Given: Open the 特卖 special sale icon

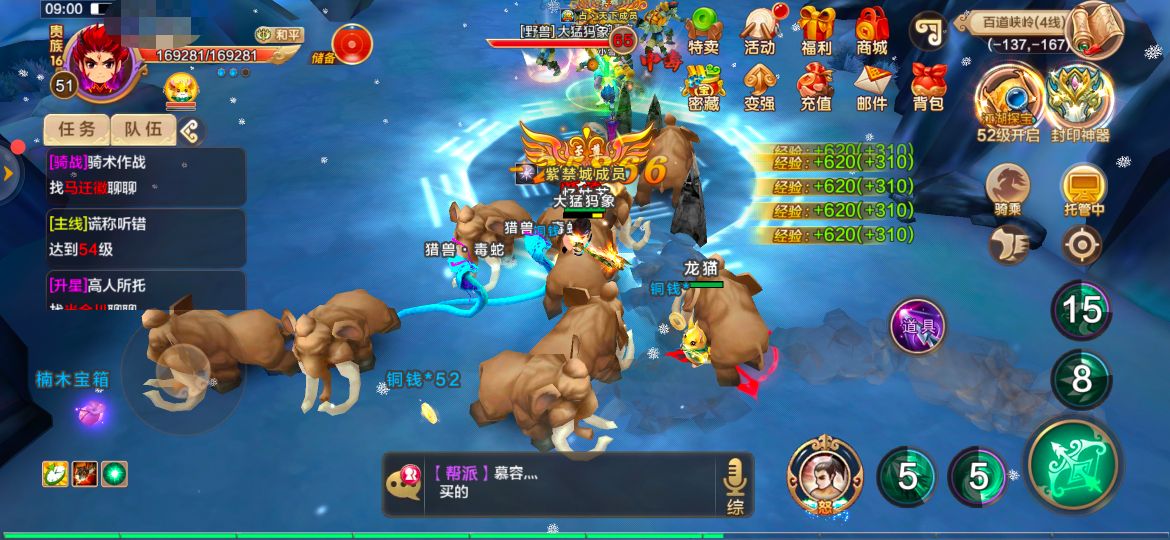Looking at the screenshot, I should click(x=704, y=29).
